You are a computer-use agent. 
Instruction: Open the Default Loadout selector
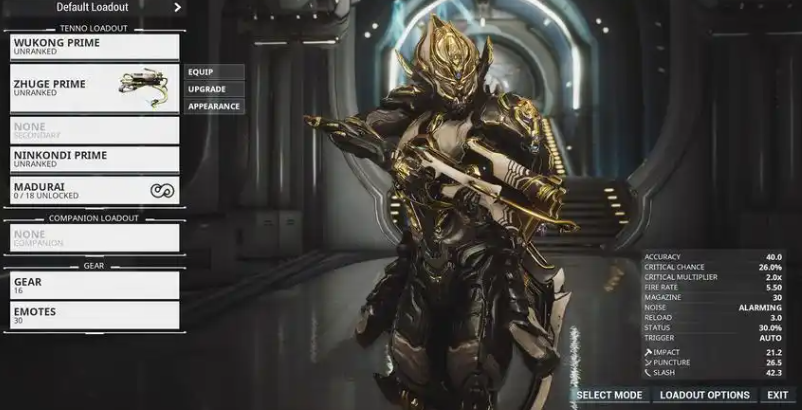pos(97,8)
